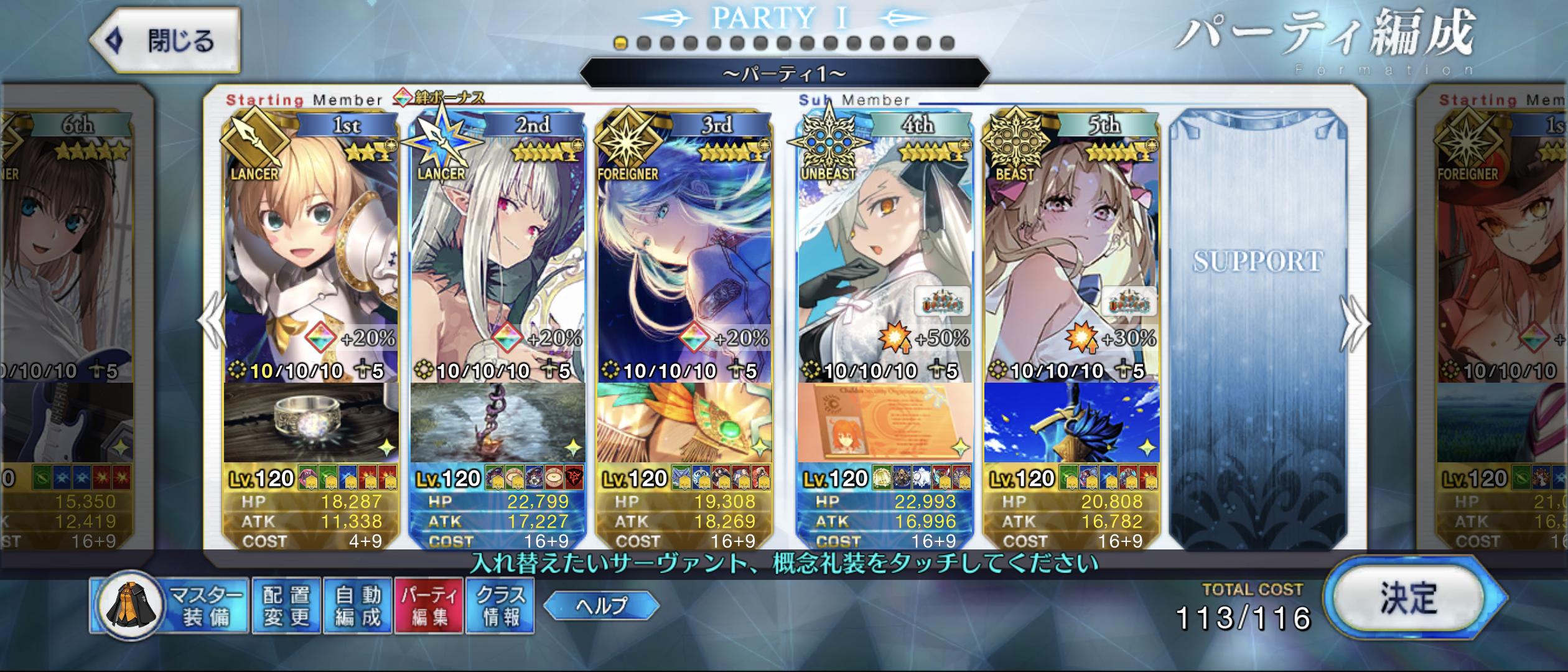Confirm the party with 決定 button
This screenshot has width=1568, height=672.
(x=1409, y=599)
